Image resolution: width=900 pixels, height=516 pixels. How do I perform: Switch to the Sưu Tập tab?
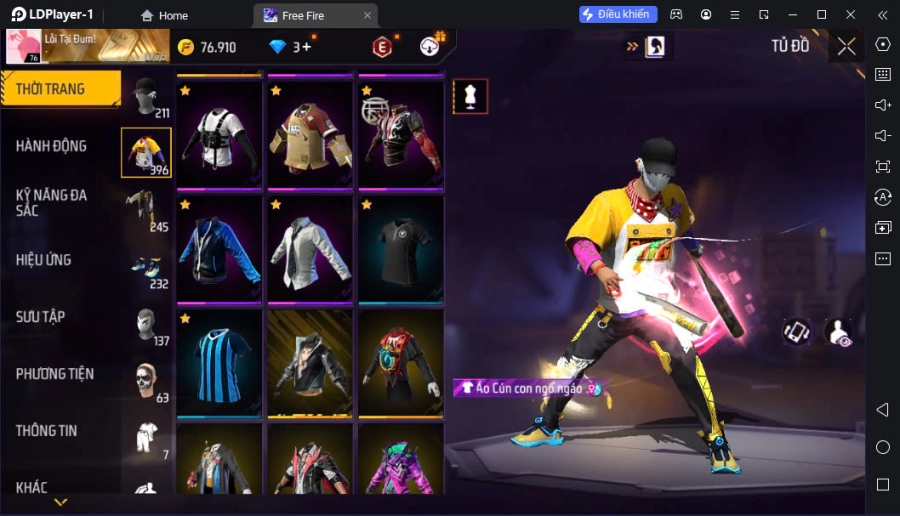click(41, 317)
